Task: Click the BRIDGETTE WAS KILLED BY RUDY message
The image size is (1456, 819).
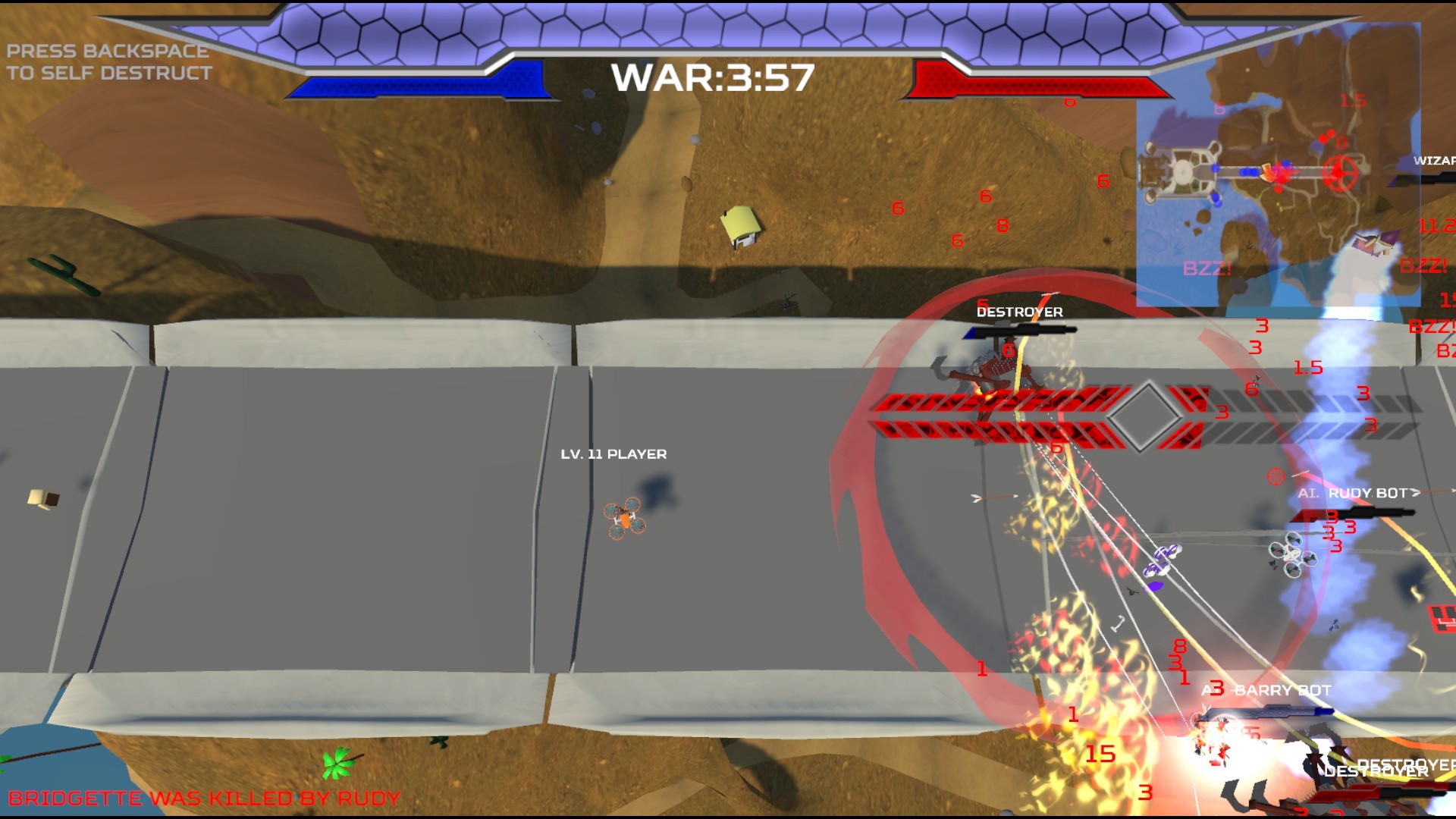Action: point(206,797)
